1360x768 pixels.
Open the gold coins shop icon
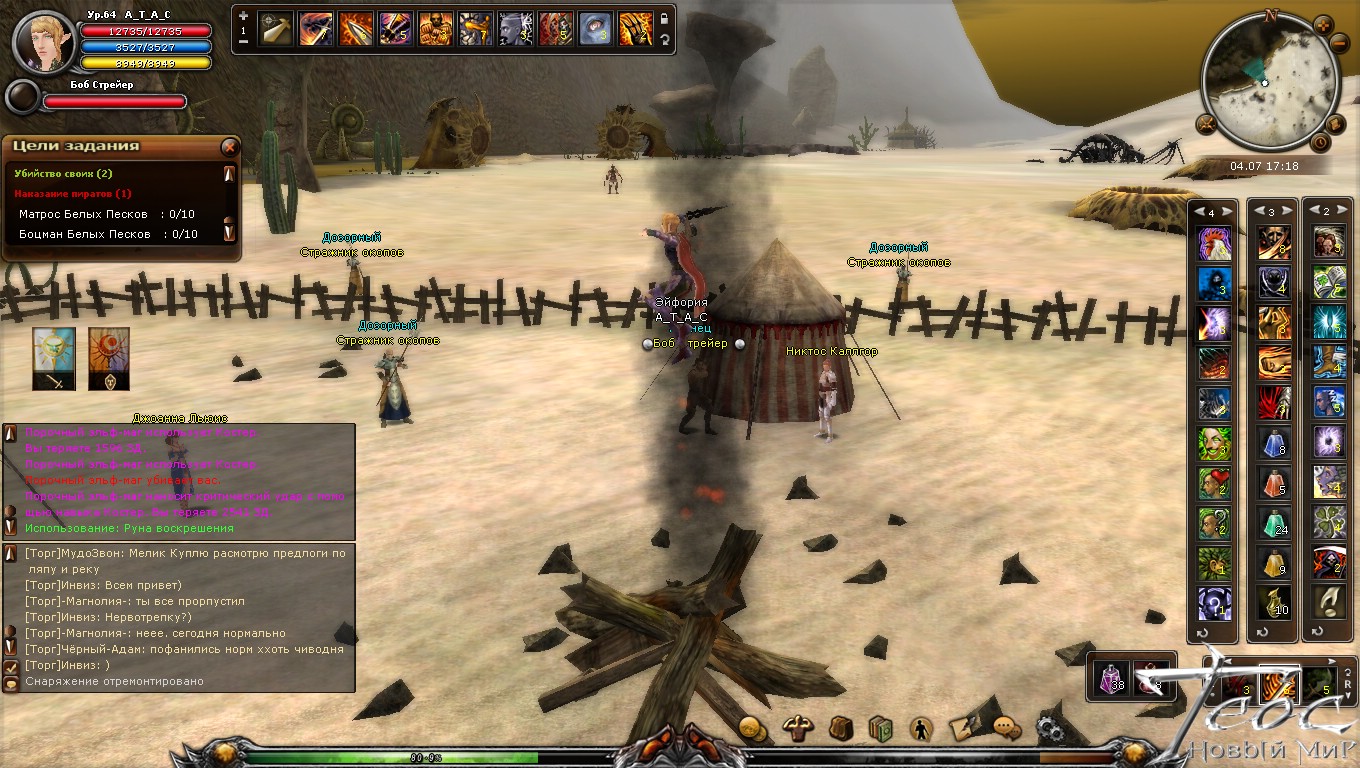click(752, 729)
